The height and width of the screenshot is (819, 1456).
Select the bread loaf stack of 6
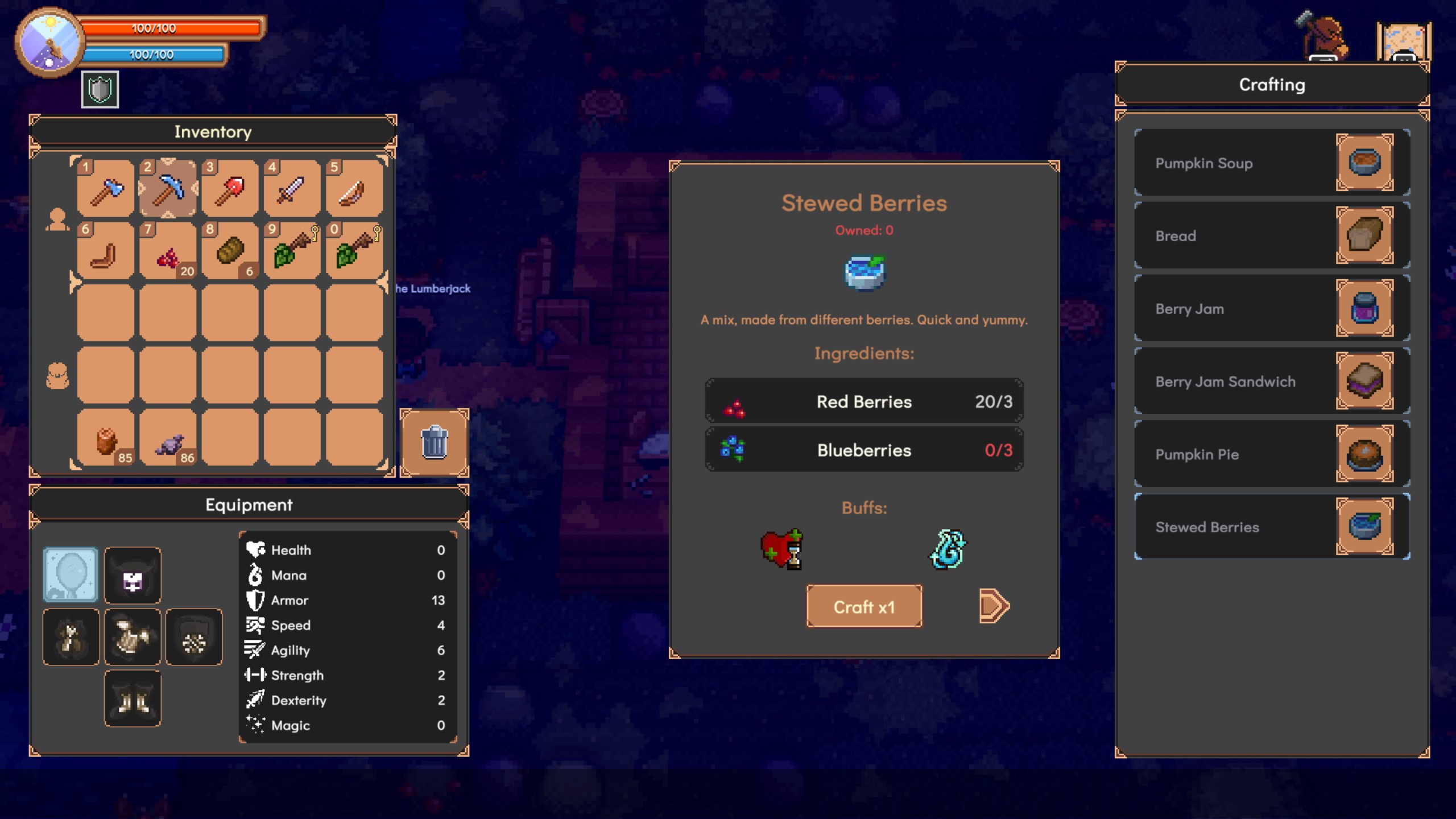pos(230,251)
